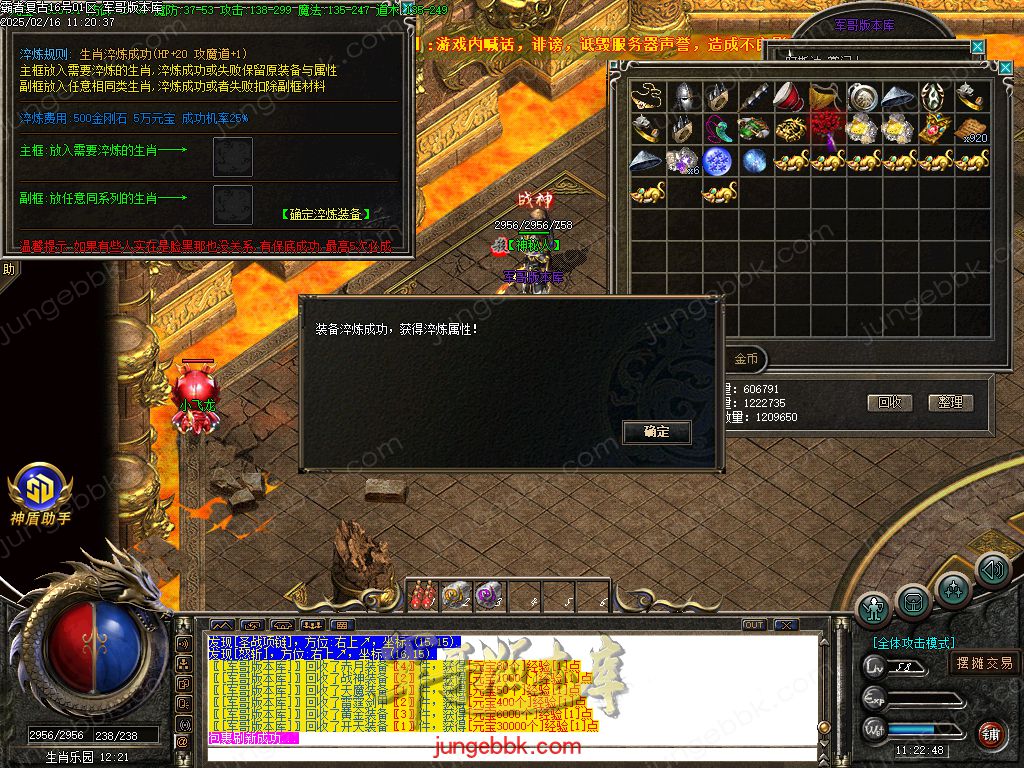Pick the red rose bouquet item

(827, 129)
